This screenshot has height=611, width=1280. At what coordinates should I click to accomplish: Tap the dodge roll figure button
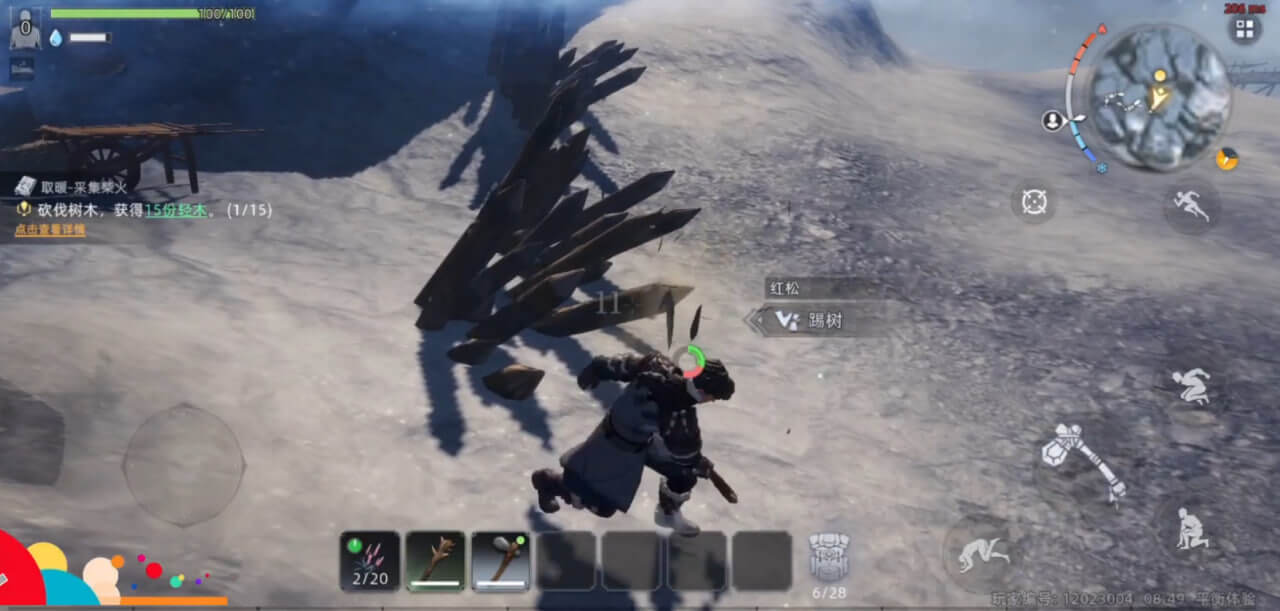click(1190, 385)
